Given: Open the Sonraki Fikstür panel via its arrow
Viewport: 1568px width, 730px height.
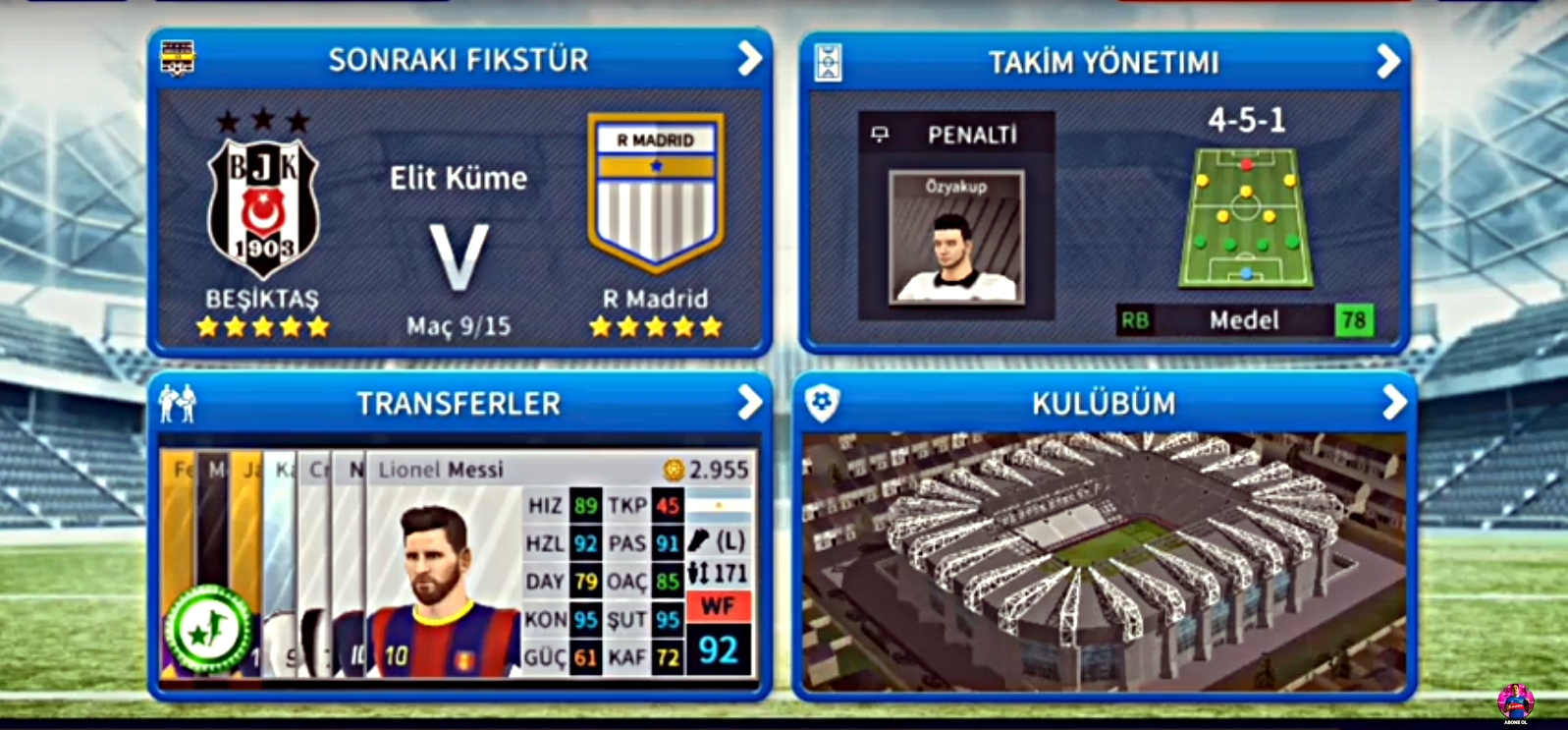Looking at the screenshot, I should [x=750, y=59].
